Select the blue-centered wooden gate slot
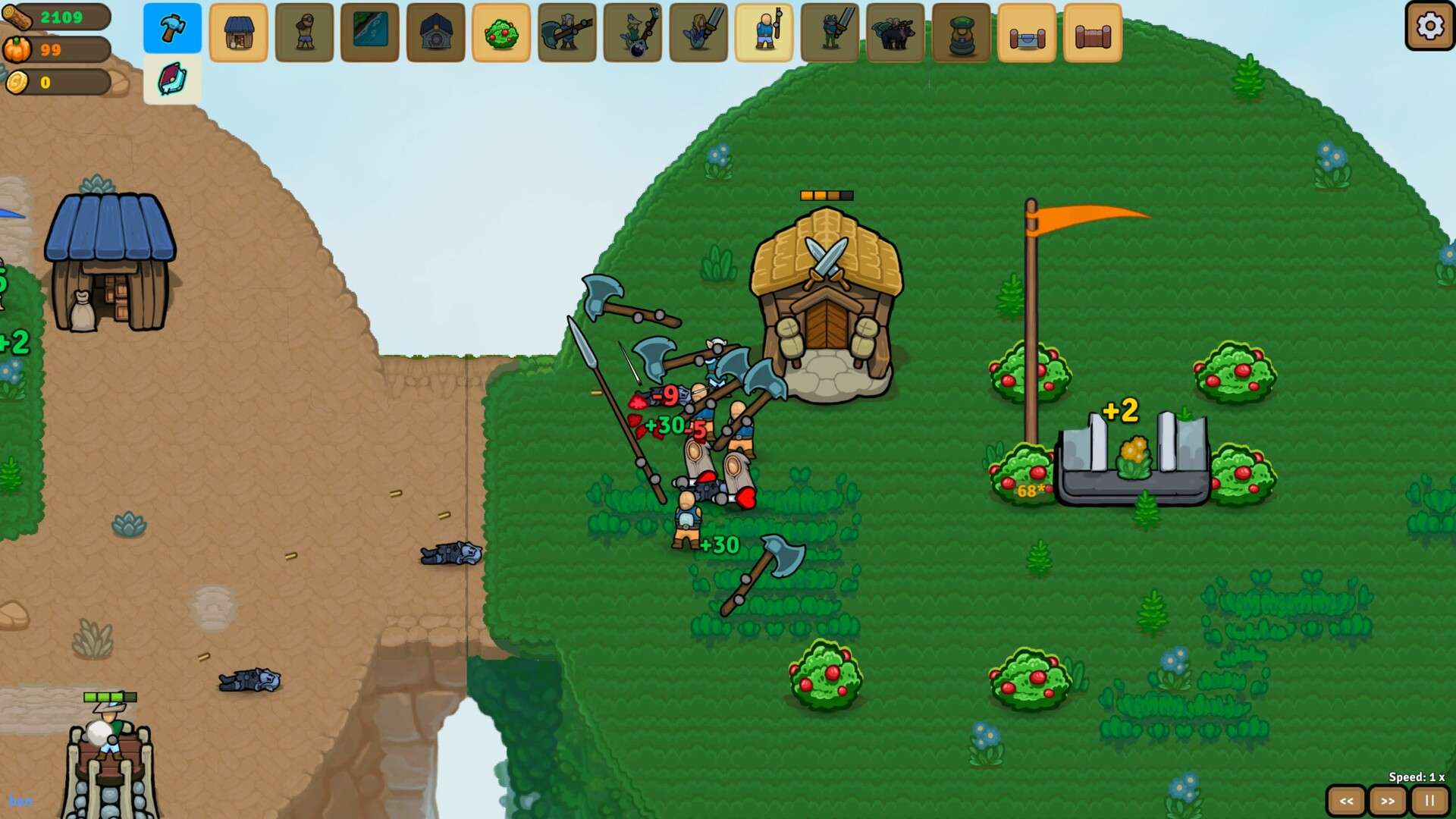This screenshot has height=819, width=1456. click(1027, 33)
